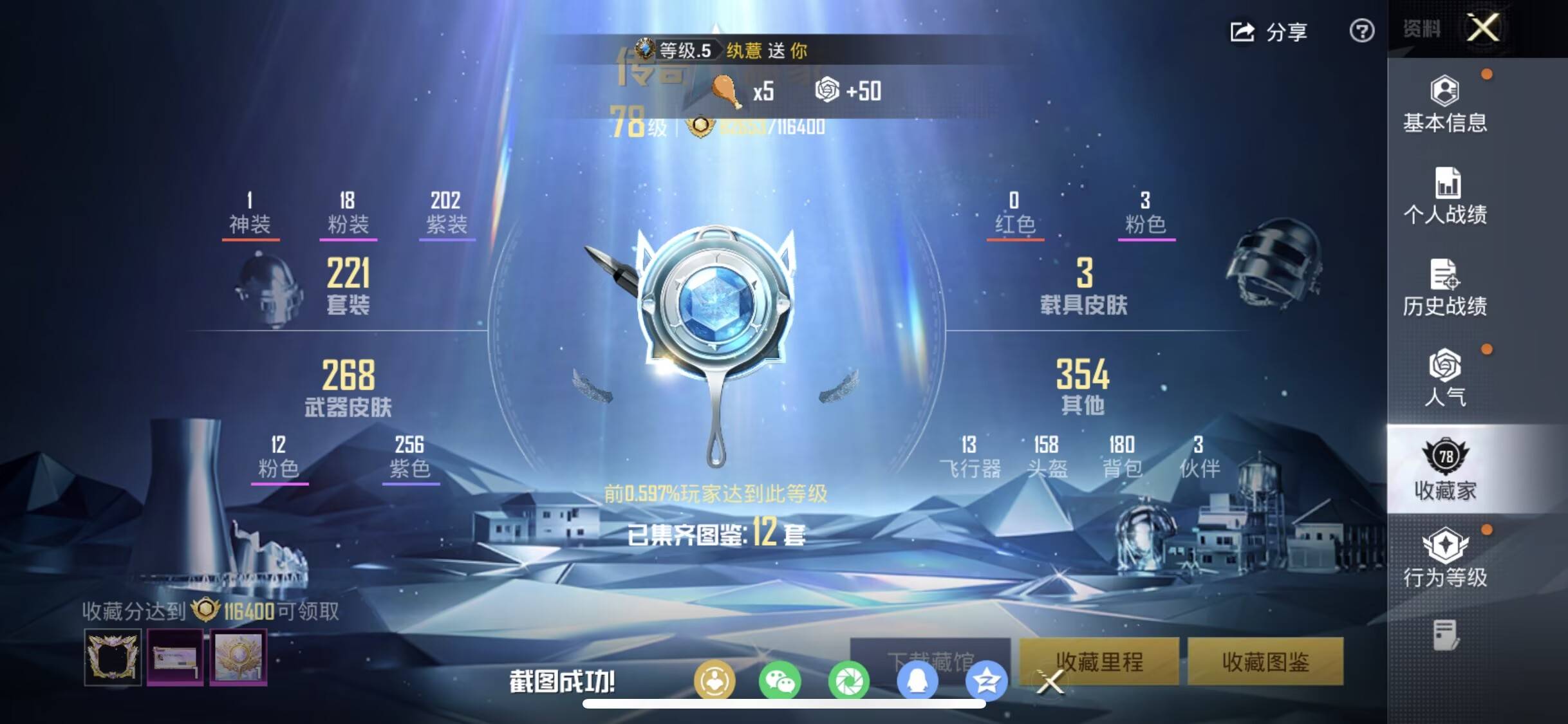Share screenshot to WeChat chat
1568x724 pixels.
tap(779, 681)
